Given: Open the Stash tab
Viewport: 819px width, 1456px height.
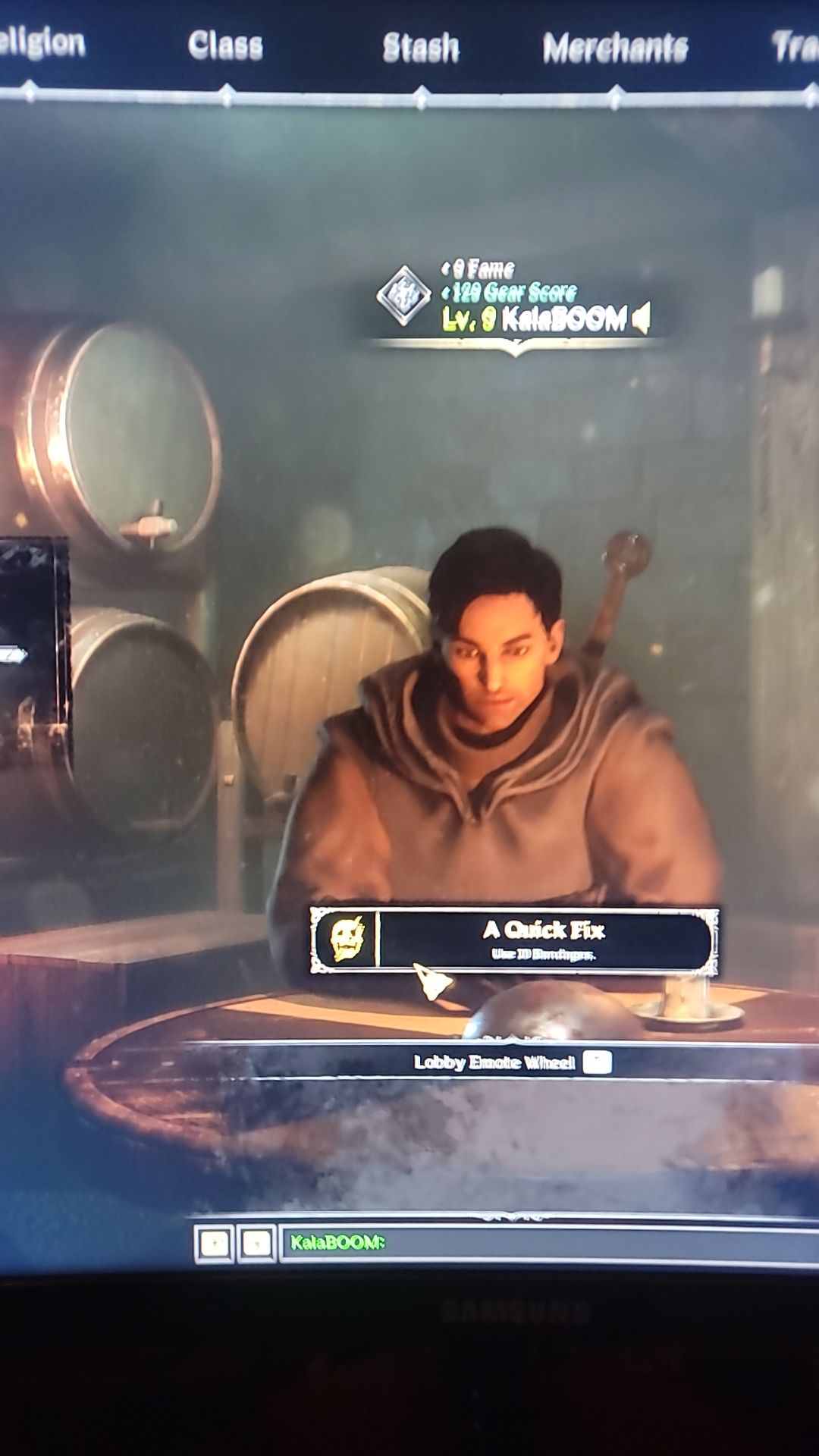Looking at the screenshot, I should (421, 48).
